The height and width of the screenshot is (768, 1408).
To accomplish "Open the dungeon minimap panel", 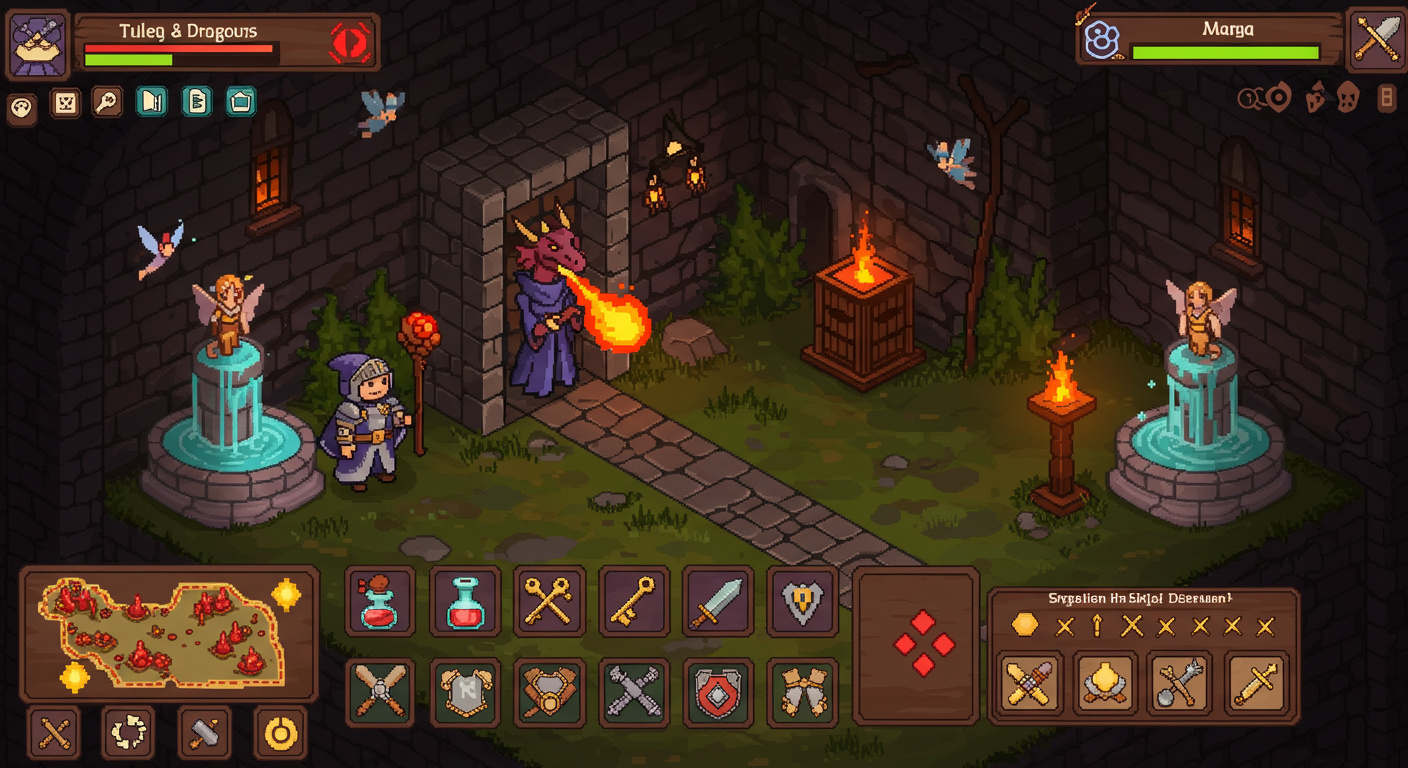I will 168,633.
